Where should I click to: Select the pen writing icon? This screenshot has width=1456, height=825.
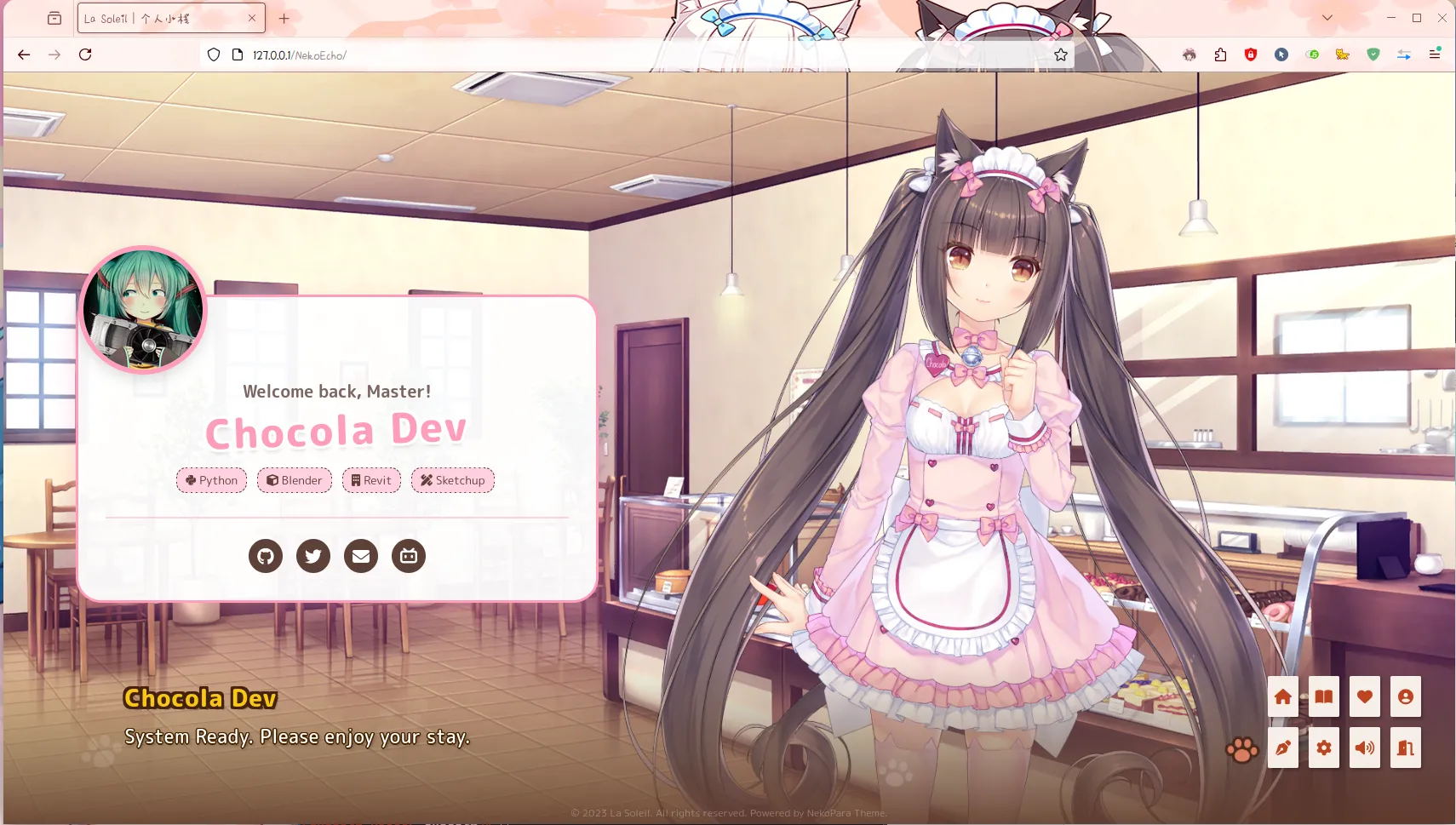(x=1283, y=747)
